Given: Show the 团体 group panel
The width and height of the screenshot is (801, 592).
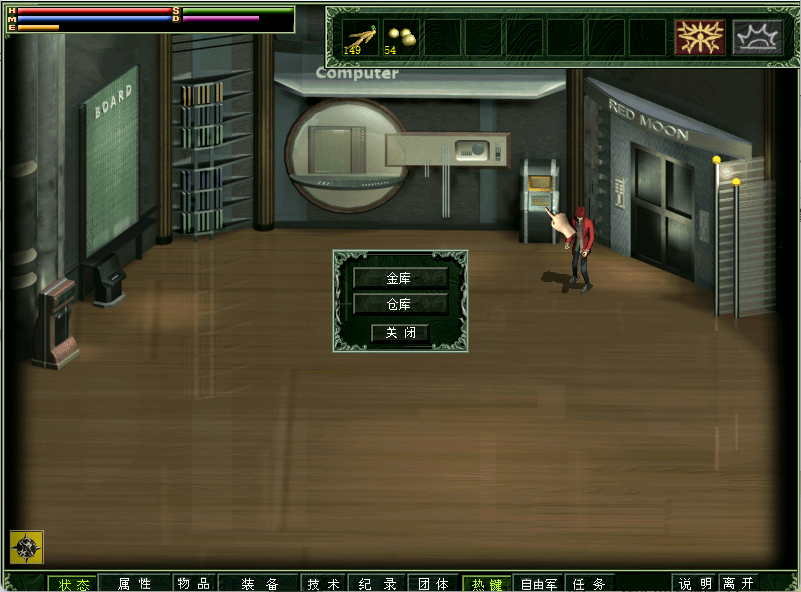Looking at the screenshot, I should [x=433, y=584].
